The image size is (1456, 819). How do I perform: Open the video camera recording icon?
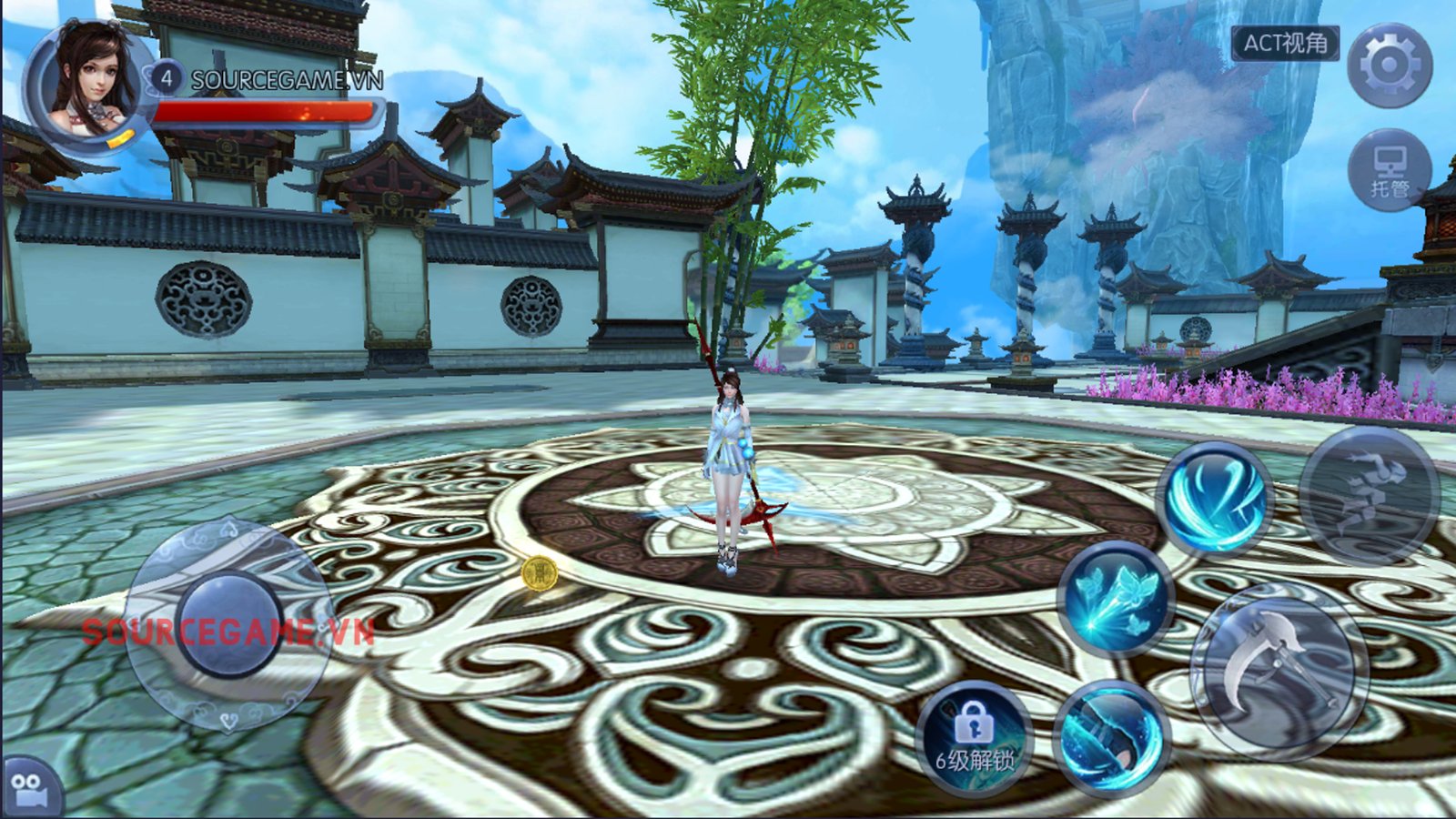pos(29,788)
